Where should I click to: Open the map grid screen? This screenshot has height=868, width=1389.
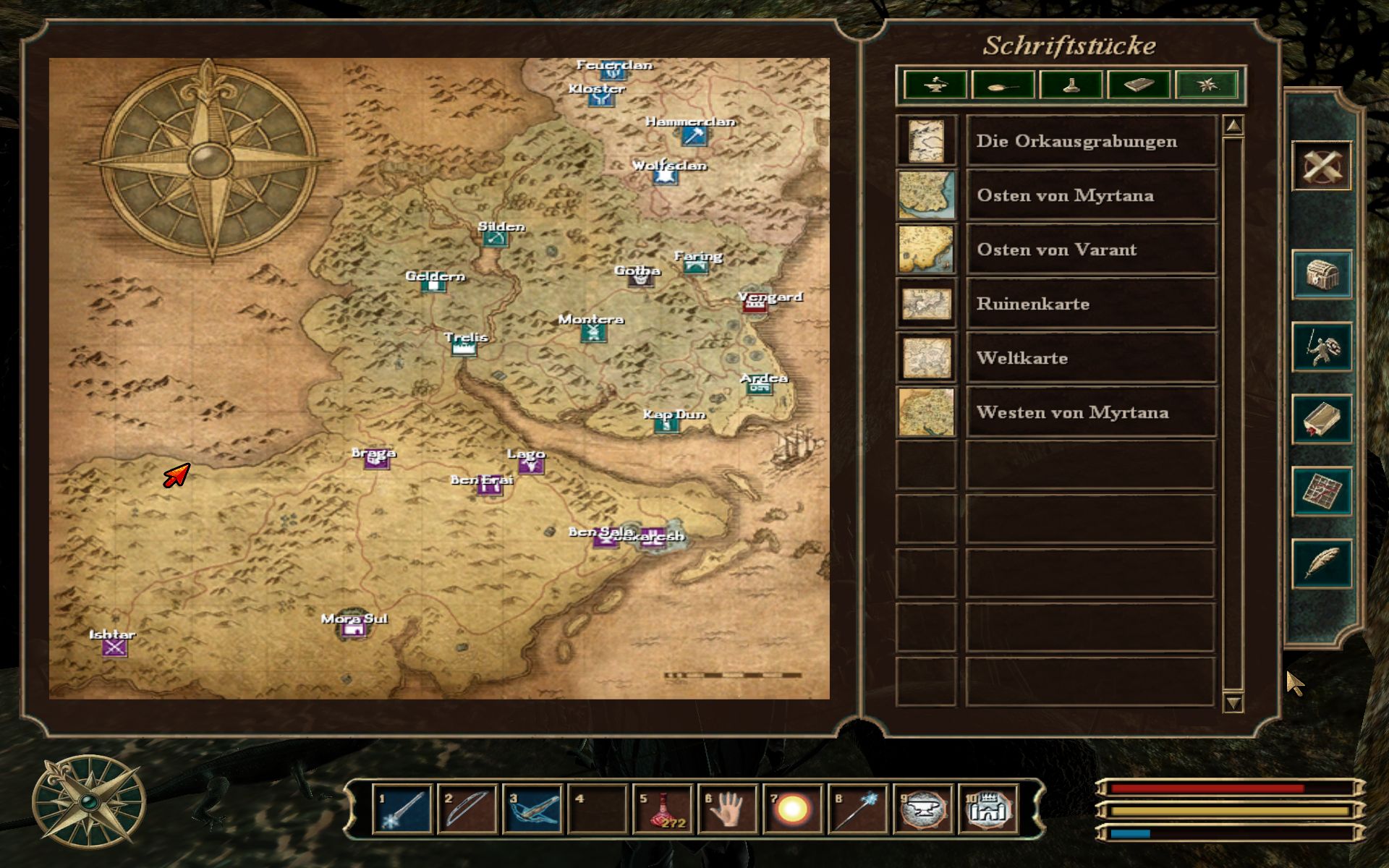[1321, 492]
